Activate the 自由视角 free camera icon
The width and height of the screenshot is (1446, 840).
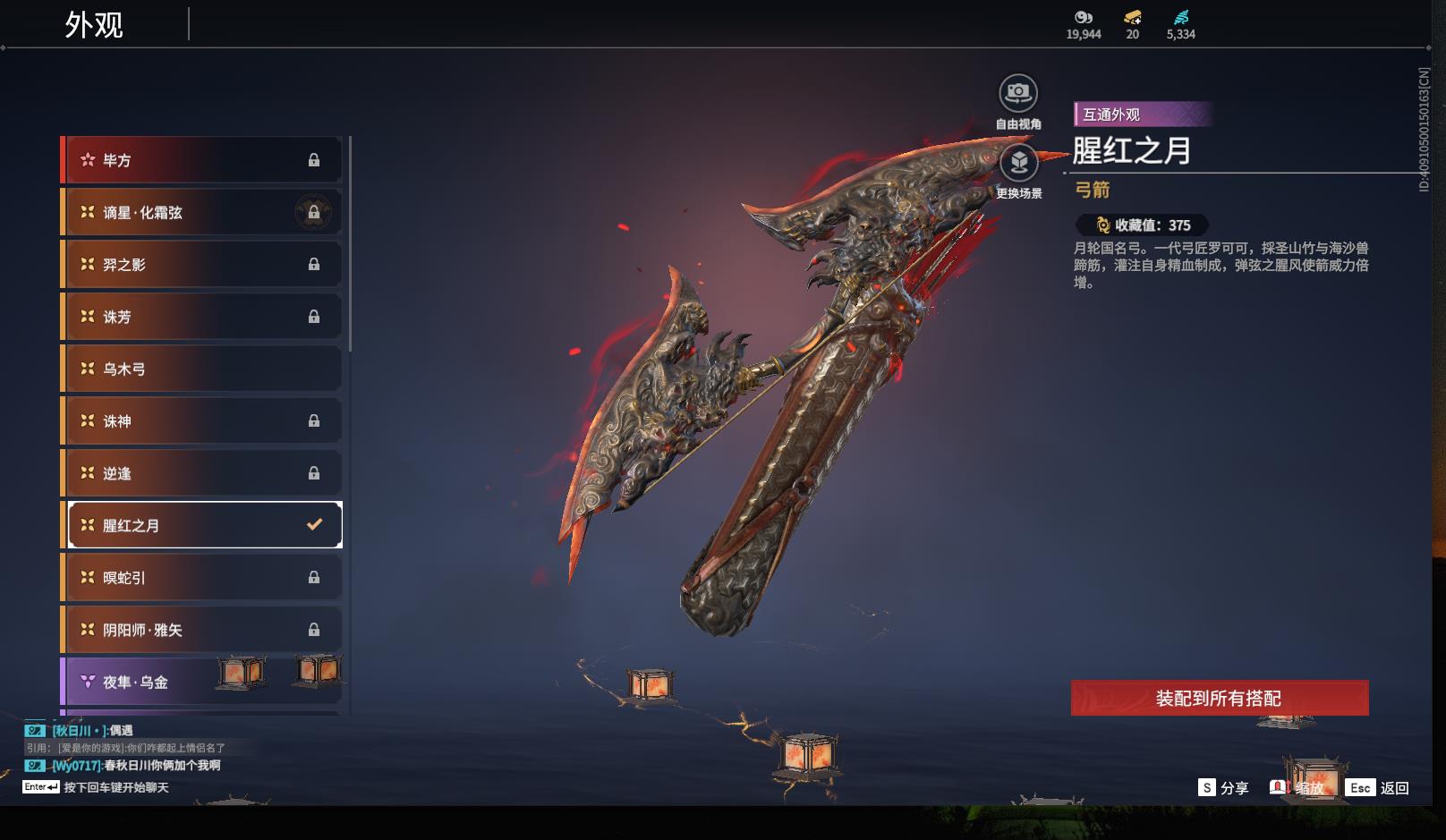tap(1018, 93)
